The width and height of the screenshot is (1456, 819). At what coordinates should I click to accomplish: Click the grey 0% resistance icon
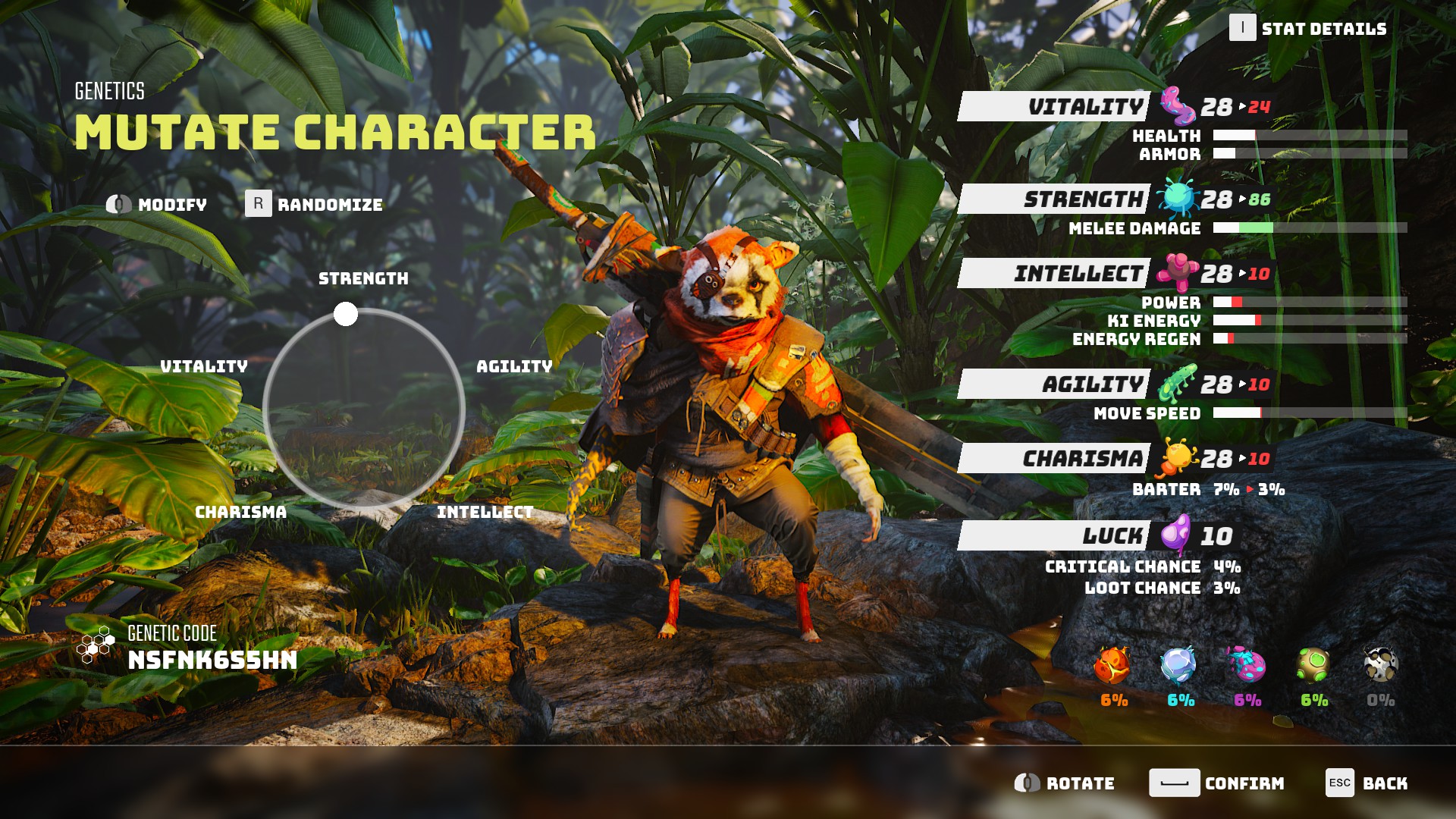tap(1380, 666)
